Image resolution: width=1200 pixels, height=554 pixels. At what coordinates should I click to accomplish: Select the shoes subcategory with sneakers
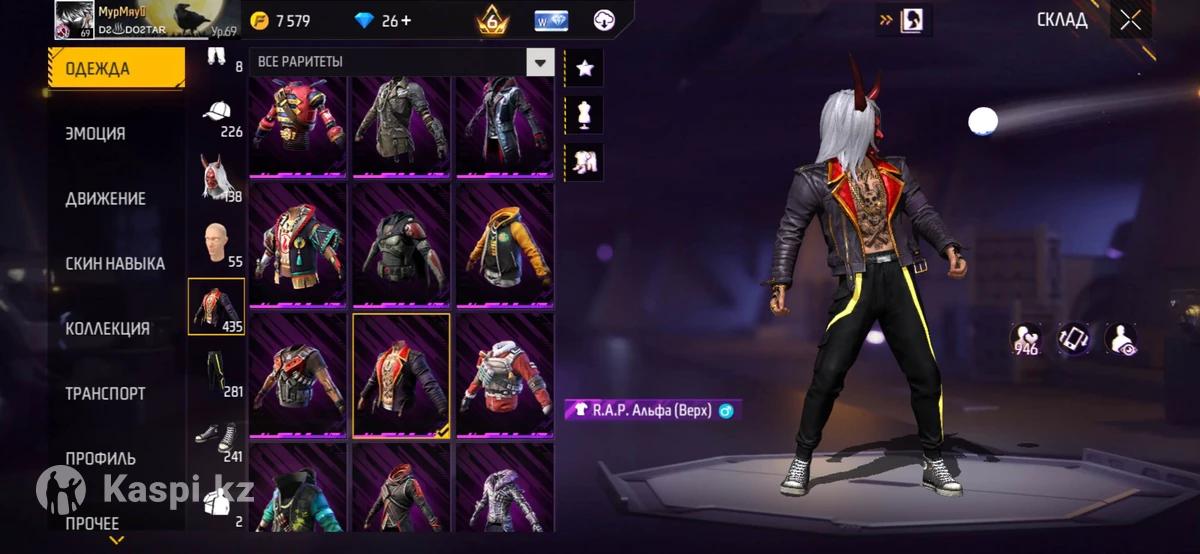pyautogui.click(x=216, y=437)
